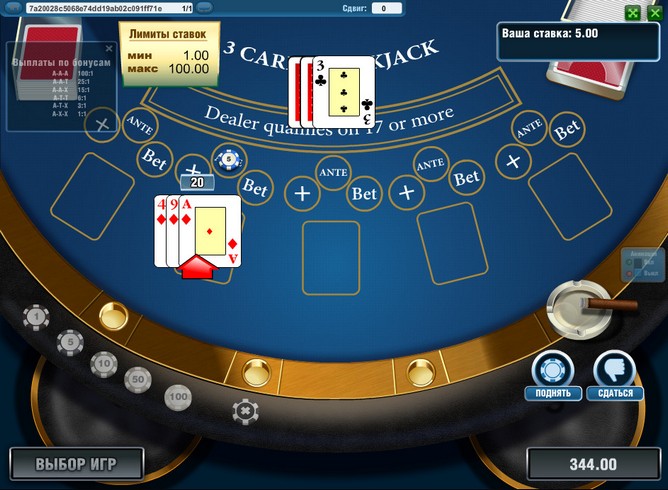The image size is (668, 490).
Task: Clear bets with the X chip
Action: pos(243,410)
